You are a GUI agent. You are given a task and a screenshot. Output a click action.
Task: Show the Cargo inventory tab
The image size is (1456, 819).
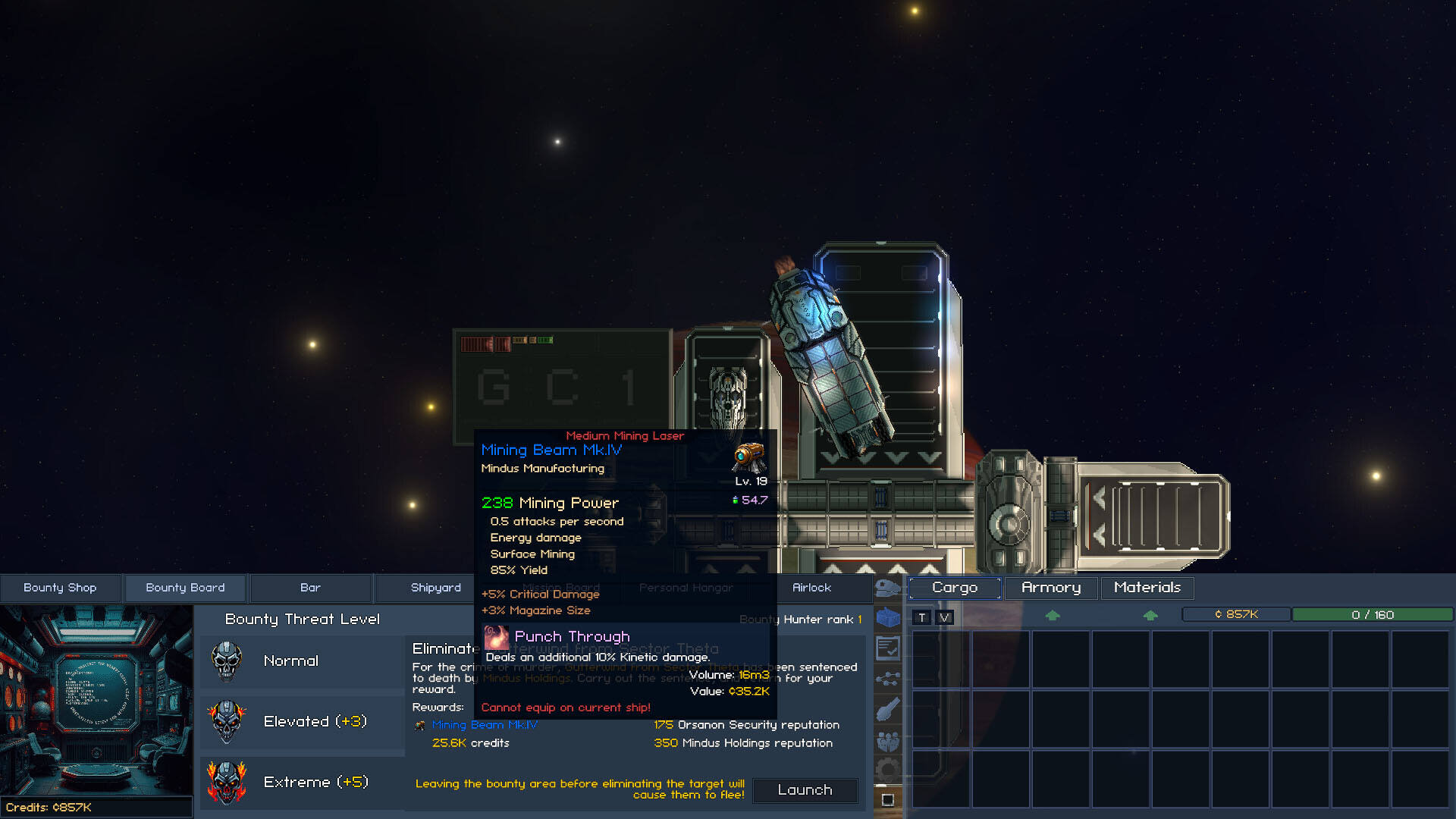[x=955, y=588]
